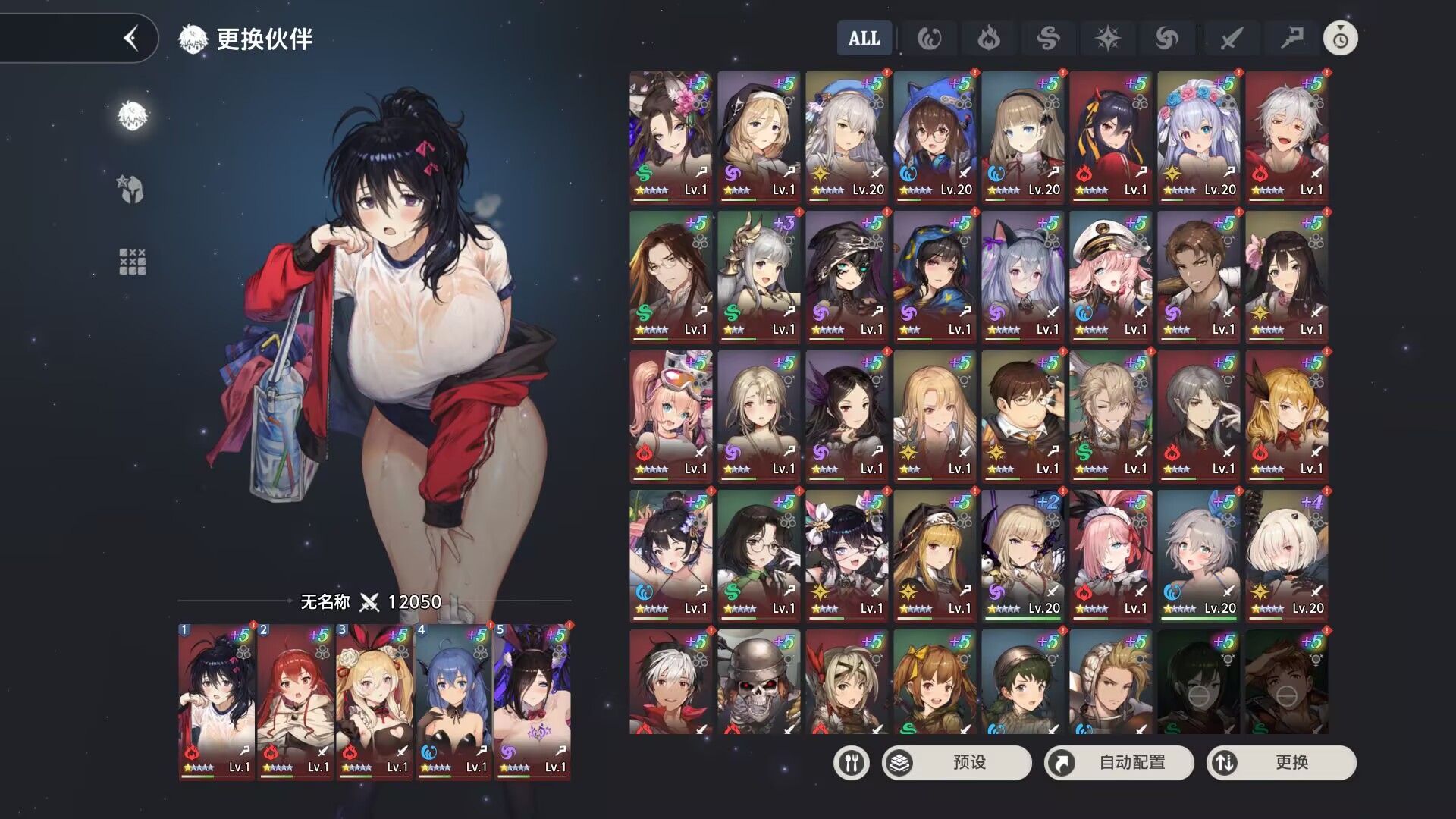Image resolution: width=1456 pixels, height=819 pixels.
Task: Open the fork and knife button
Action: click(x=851, y=762)
